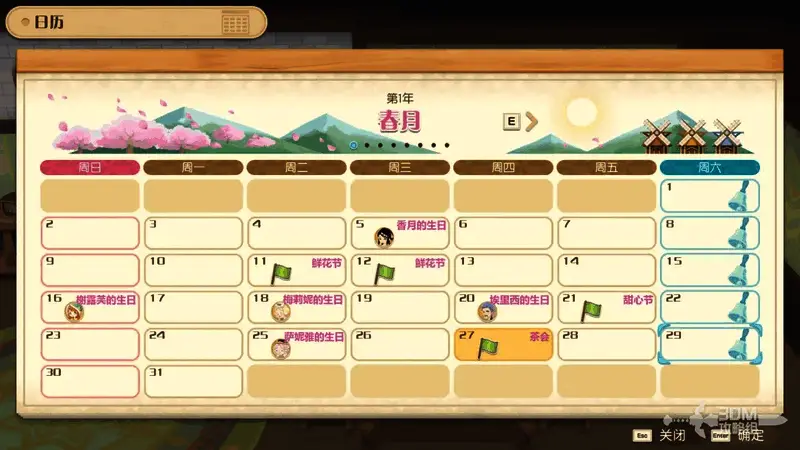
Task: Select day 24 on the calendar
Action: pyautogui.click(x=193, y=344)
